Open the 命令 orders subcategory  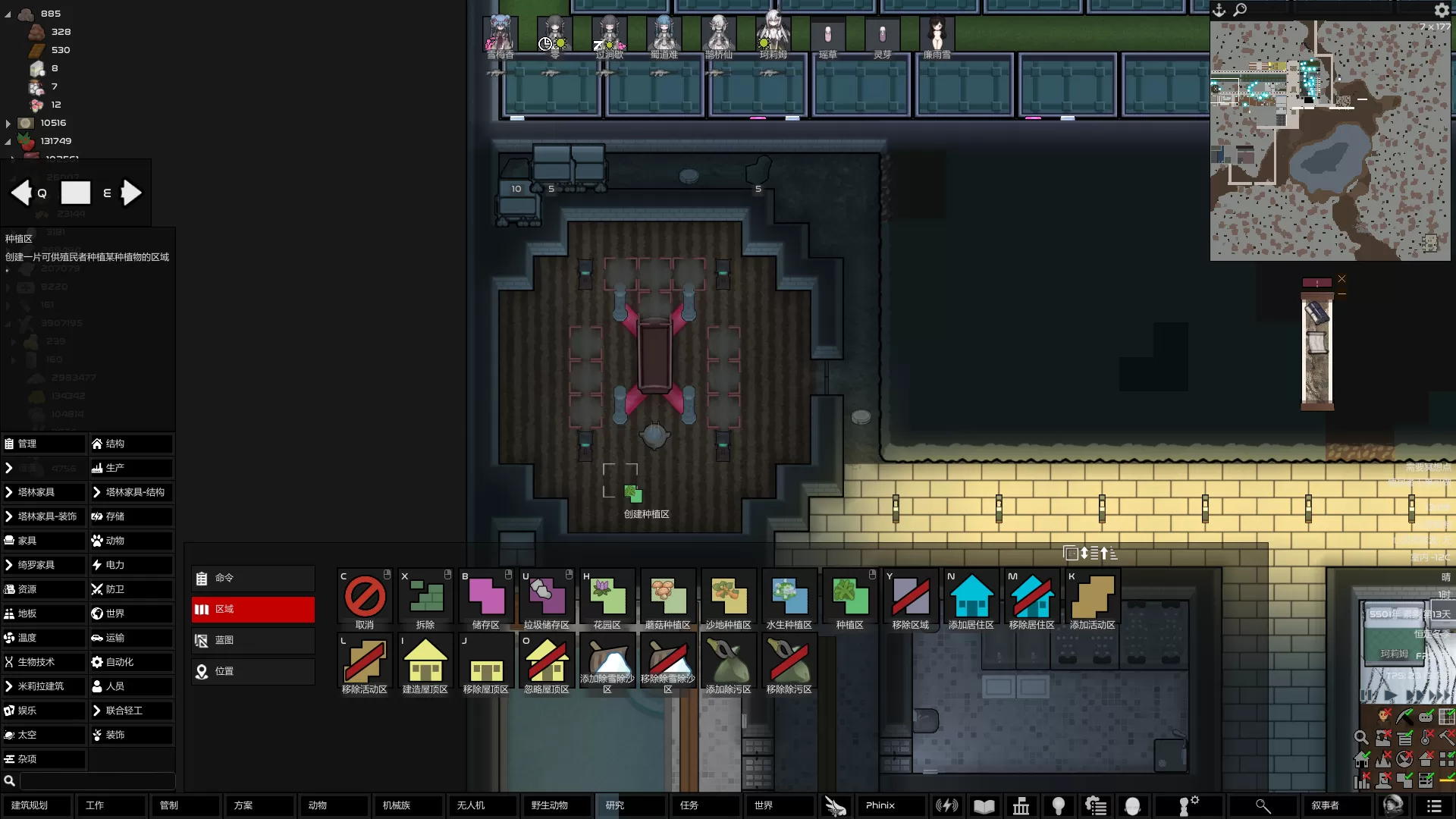tap(253, 578)
